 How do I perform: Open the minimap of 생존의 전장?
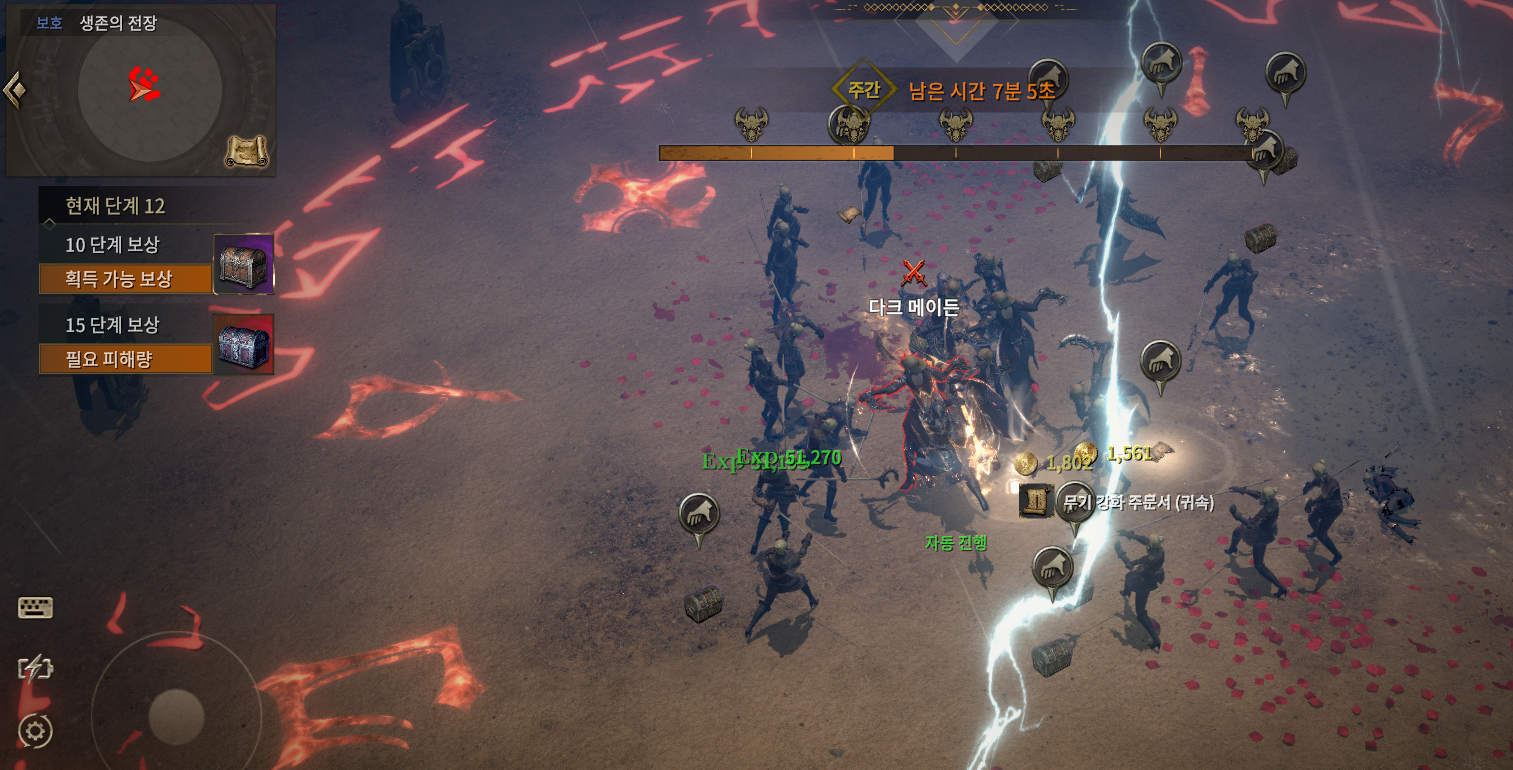click(149, 89)
